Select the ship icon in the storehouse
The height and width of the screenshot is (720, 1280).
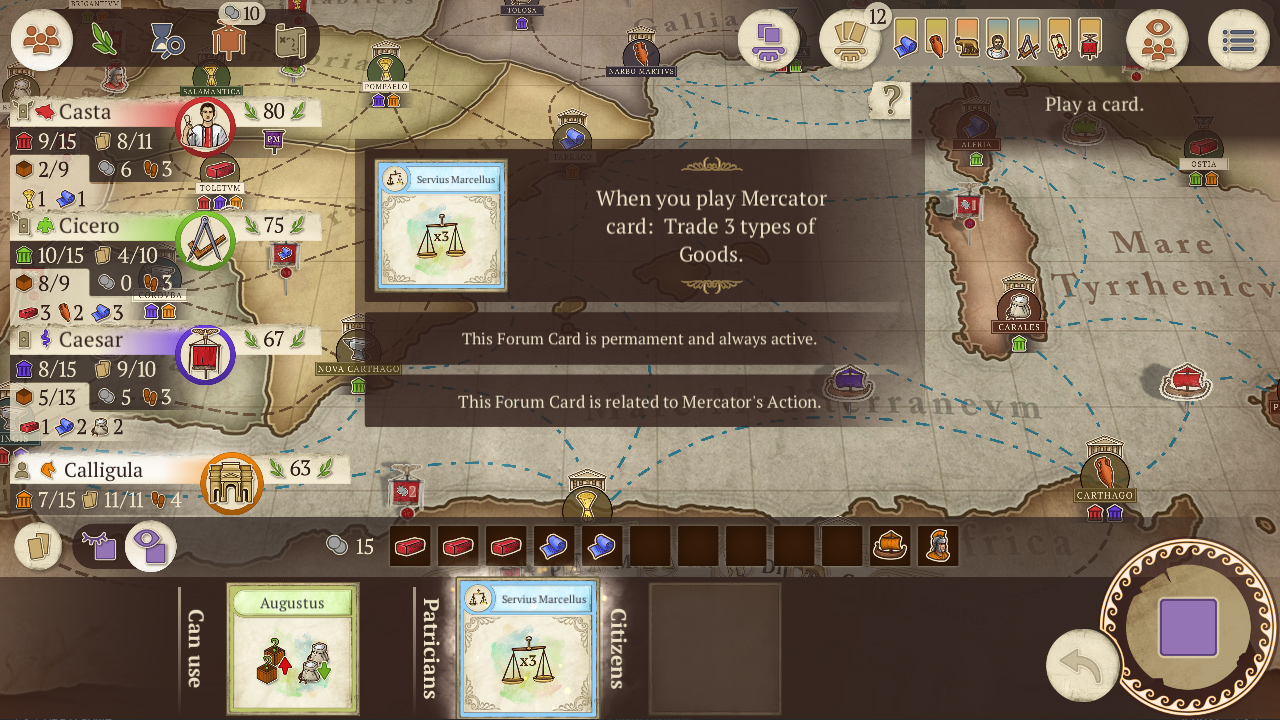[x=889, y=546]
